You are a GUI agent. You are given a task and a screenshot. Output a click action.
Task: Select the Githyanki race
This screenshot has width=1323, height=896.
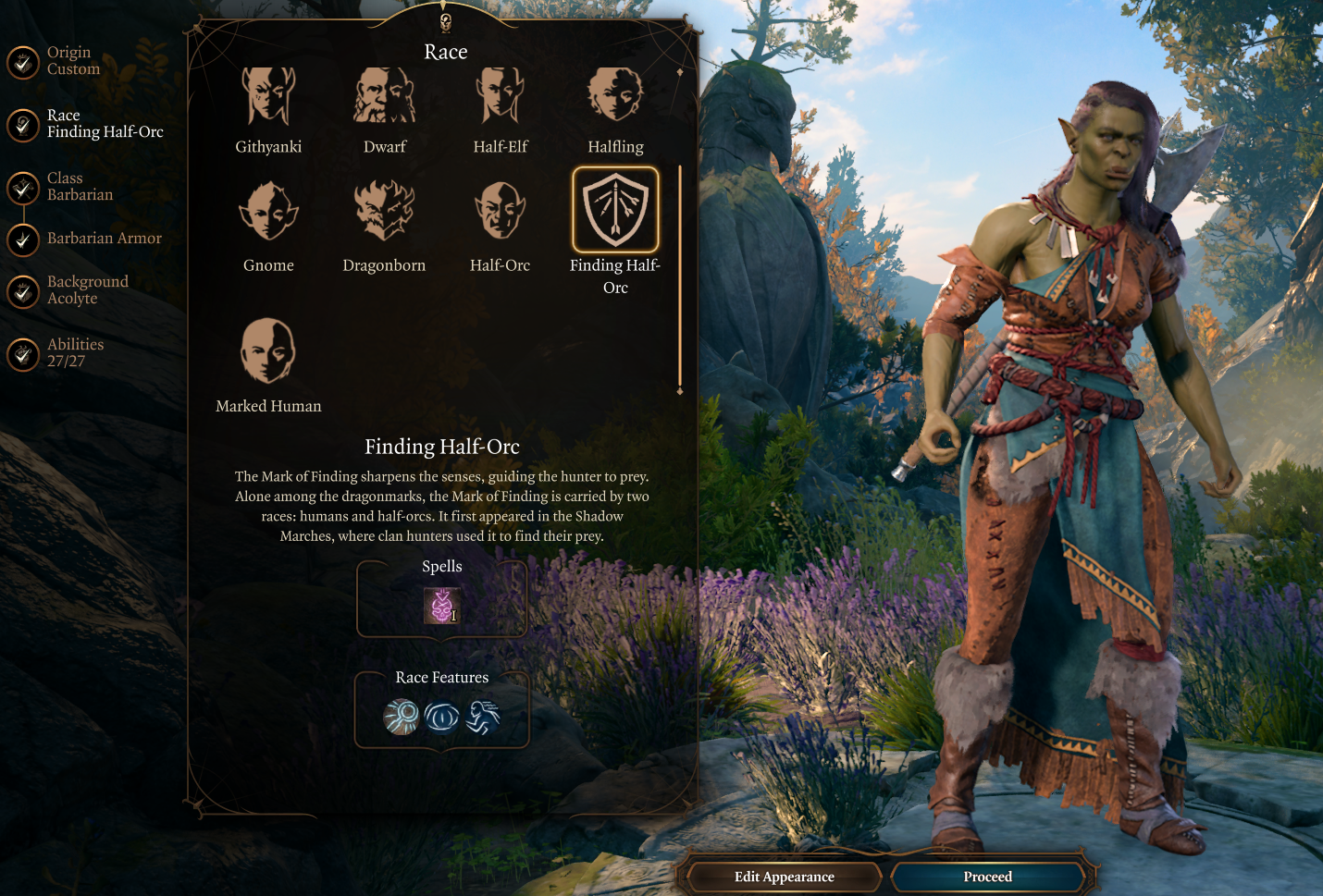tap(268, 96)
